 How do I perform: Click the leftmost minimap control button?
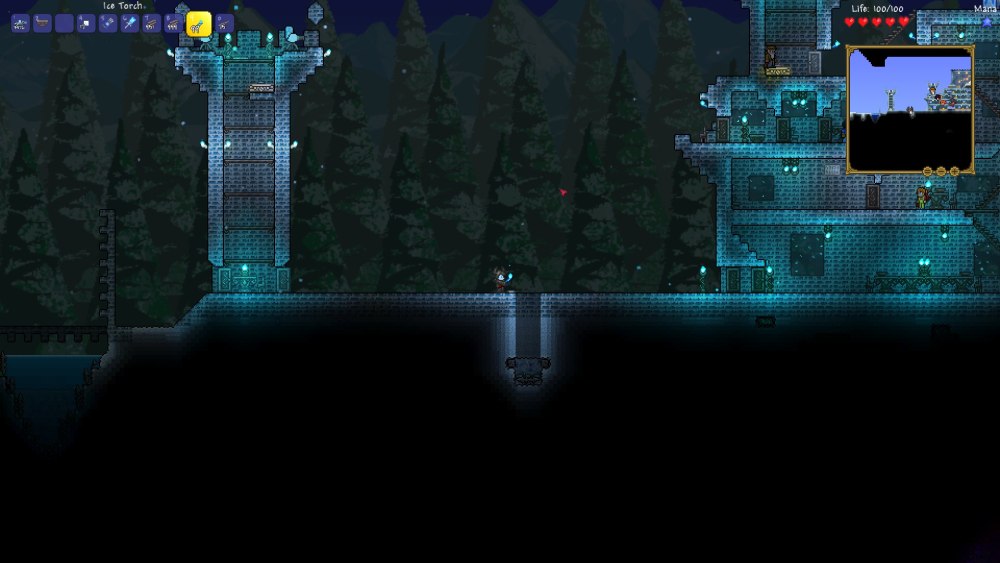(927, 171)
